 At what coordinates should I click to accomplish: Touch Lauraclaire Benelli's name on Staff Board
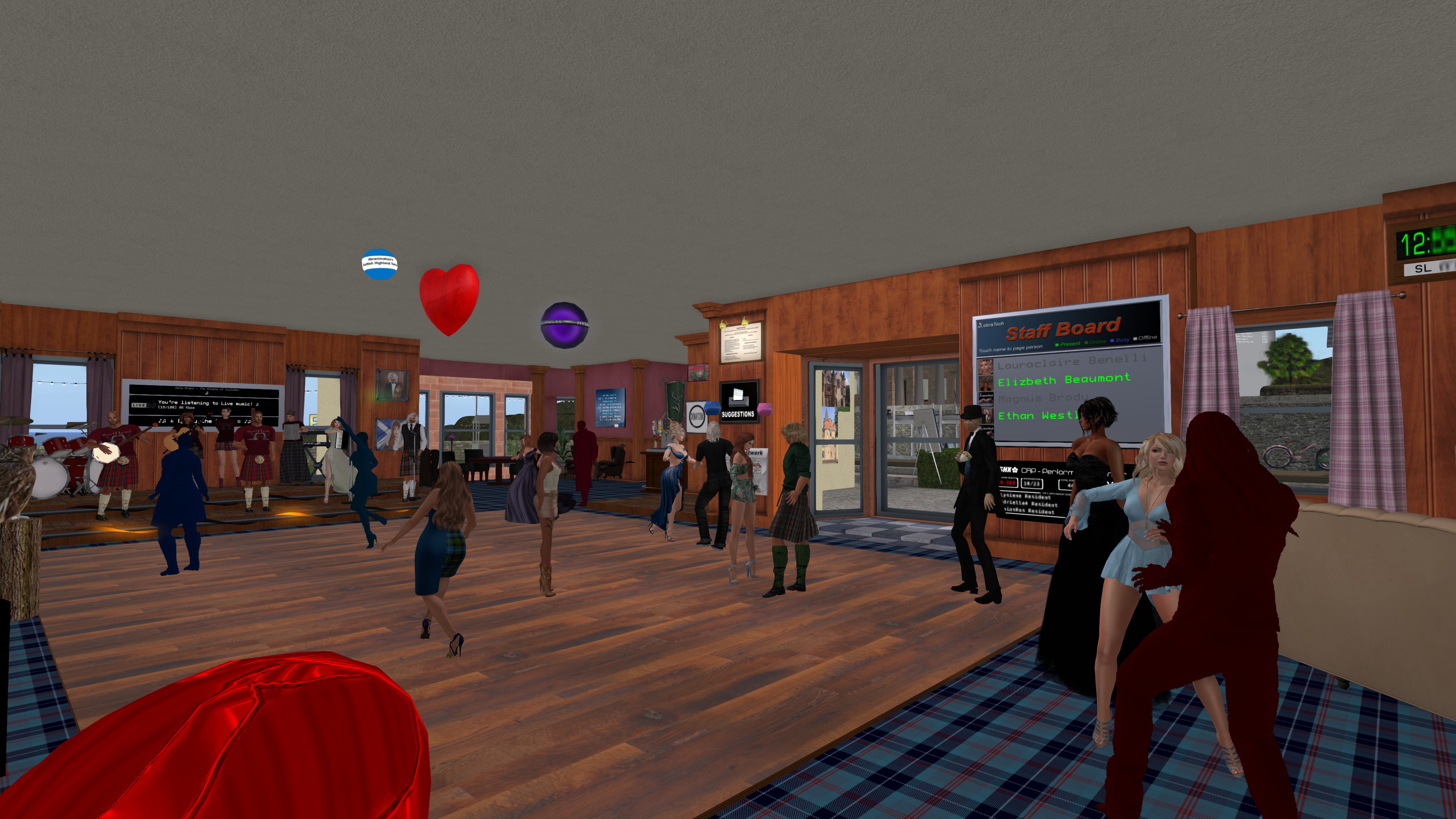pyautogui.click(x=1072, y=361)
